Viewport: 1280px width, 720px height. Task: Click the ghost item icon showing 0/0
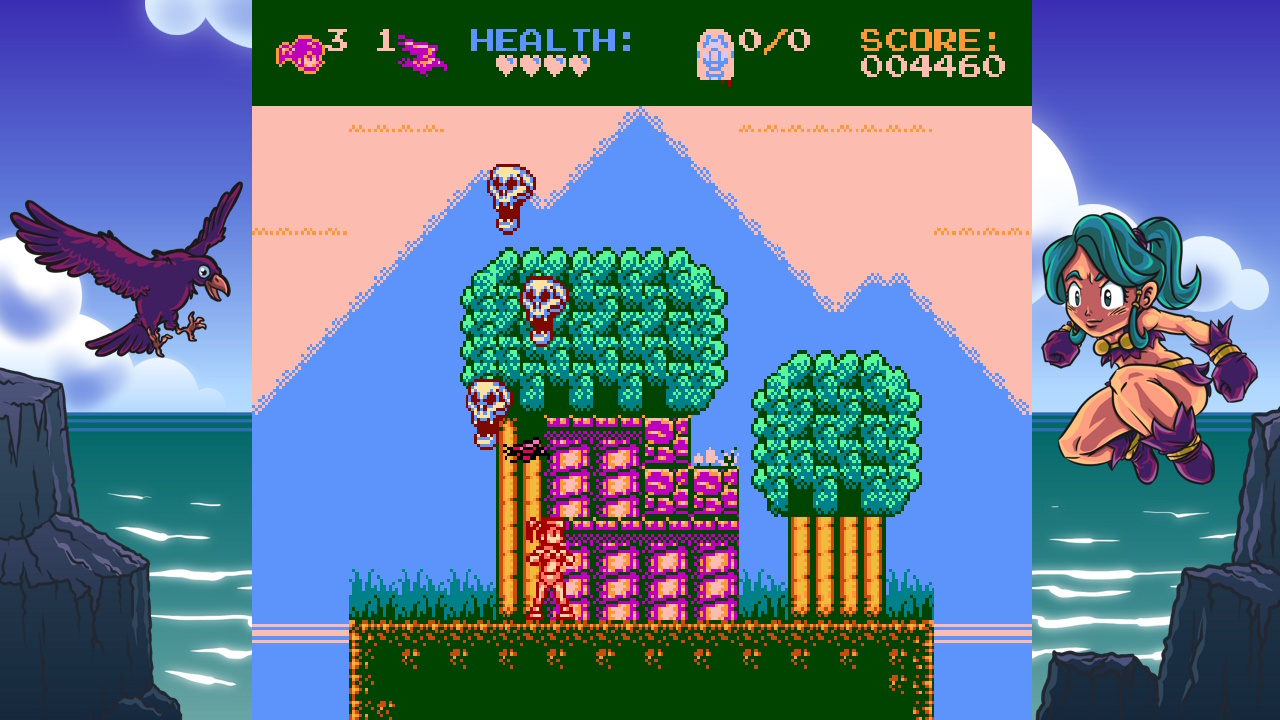coord(713,54)
